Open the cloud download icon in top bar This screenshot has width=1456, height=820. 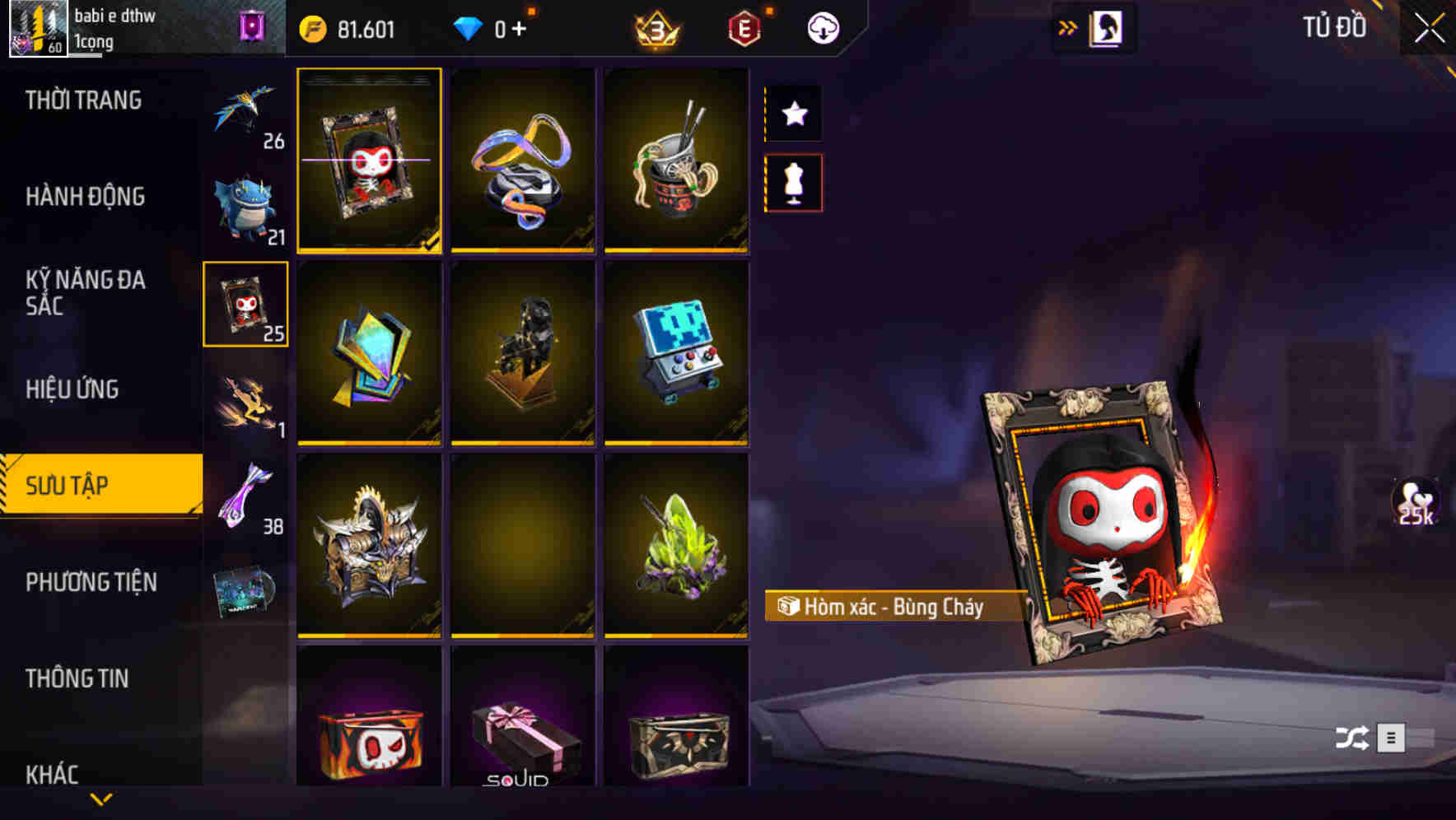coord(822,27)
